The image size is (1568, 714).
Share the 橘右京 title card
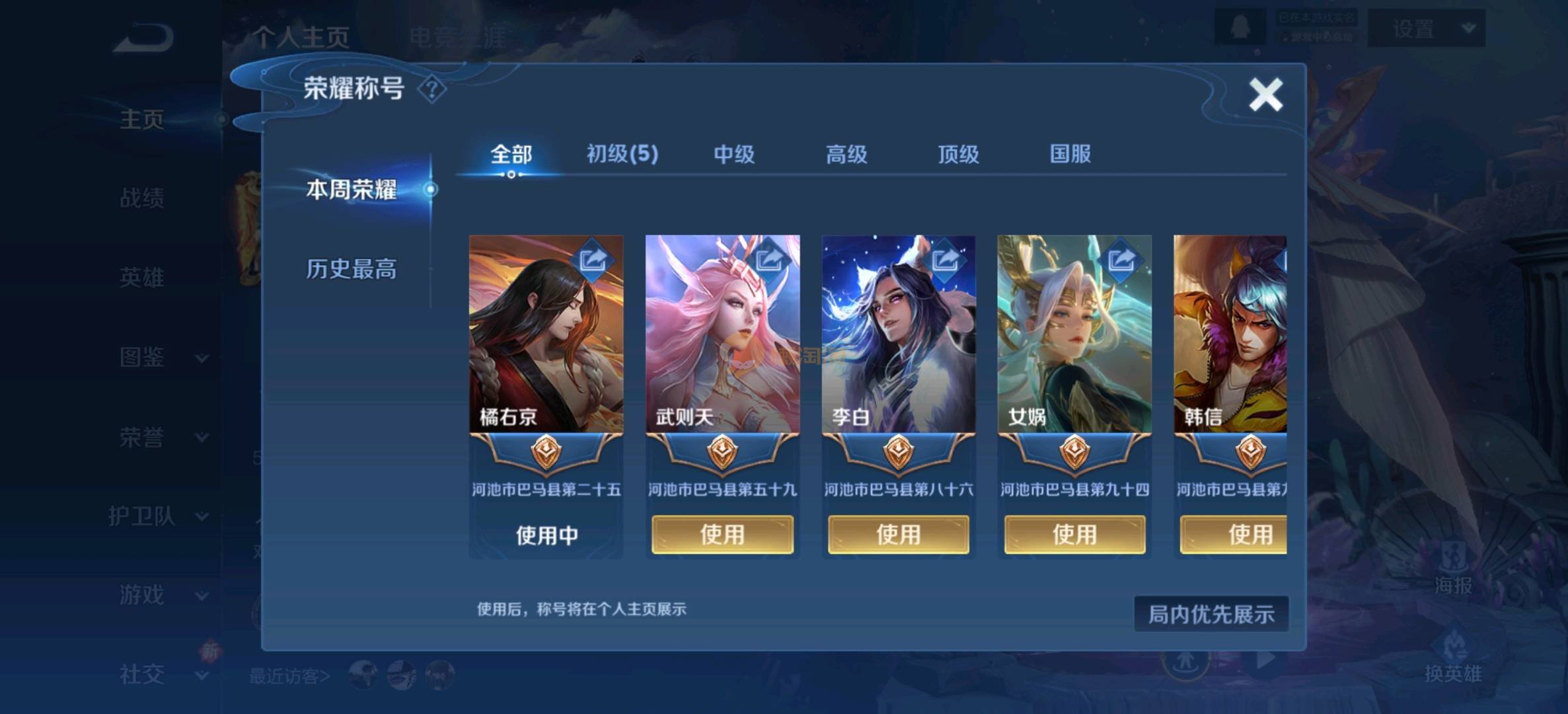point(593,259)
